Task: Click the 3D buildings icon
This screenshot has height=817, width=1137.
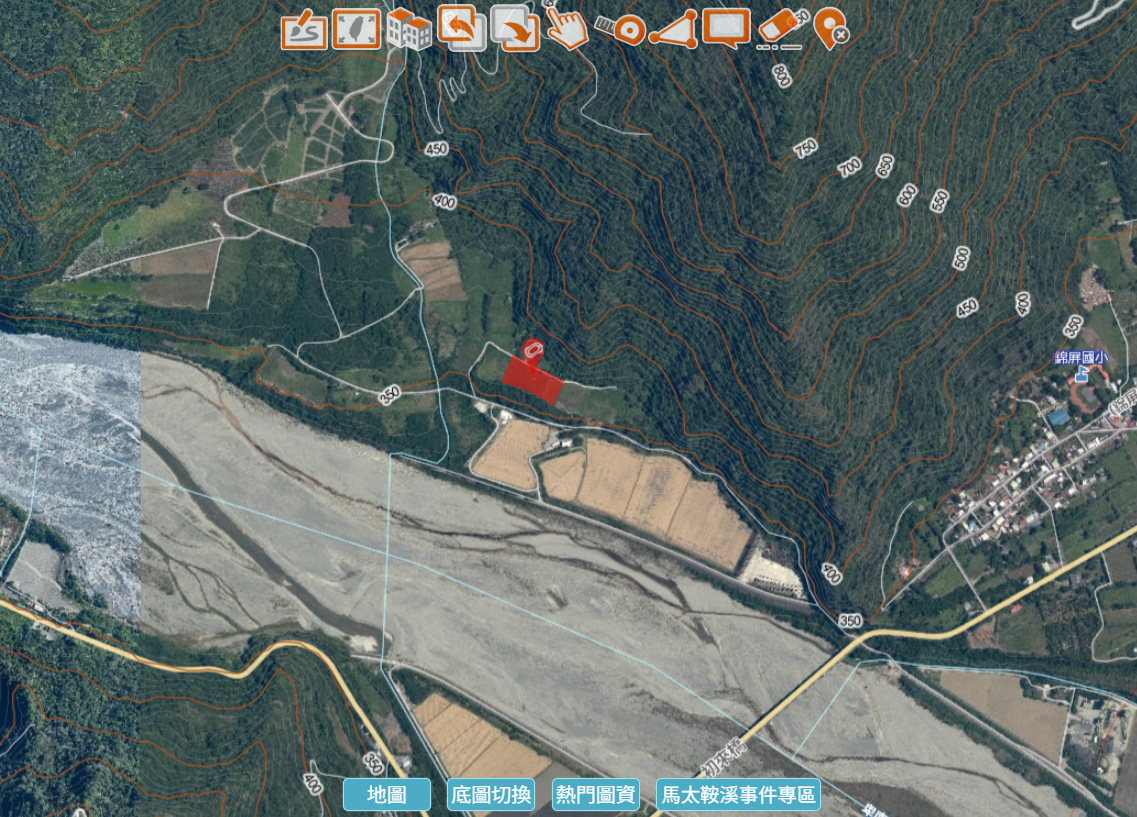Action: point(409,29)
